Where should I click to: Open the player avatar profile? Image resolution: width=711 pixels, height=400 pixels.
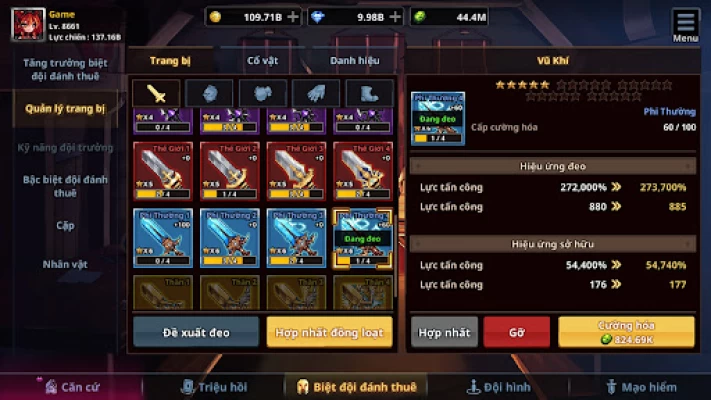tap(26, 24)
